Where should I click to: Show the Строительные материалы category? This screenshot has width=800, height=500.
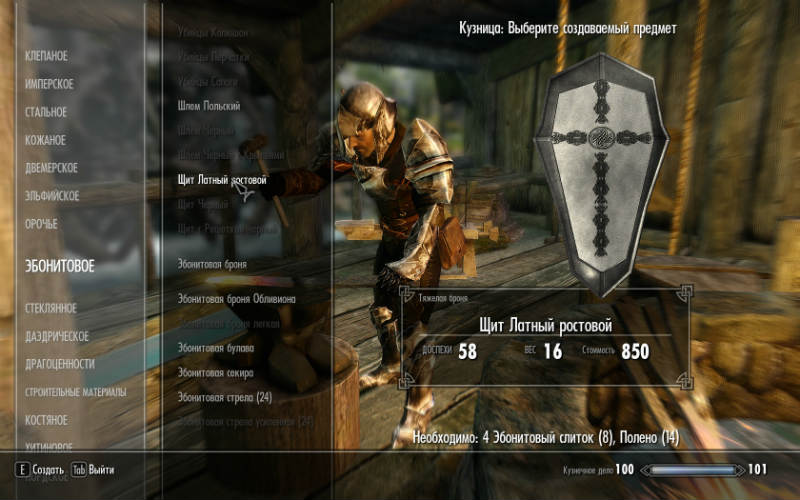76,392
